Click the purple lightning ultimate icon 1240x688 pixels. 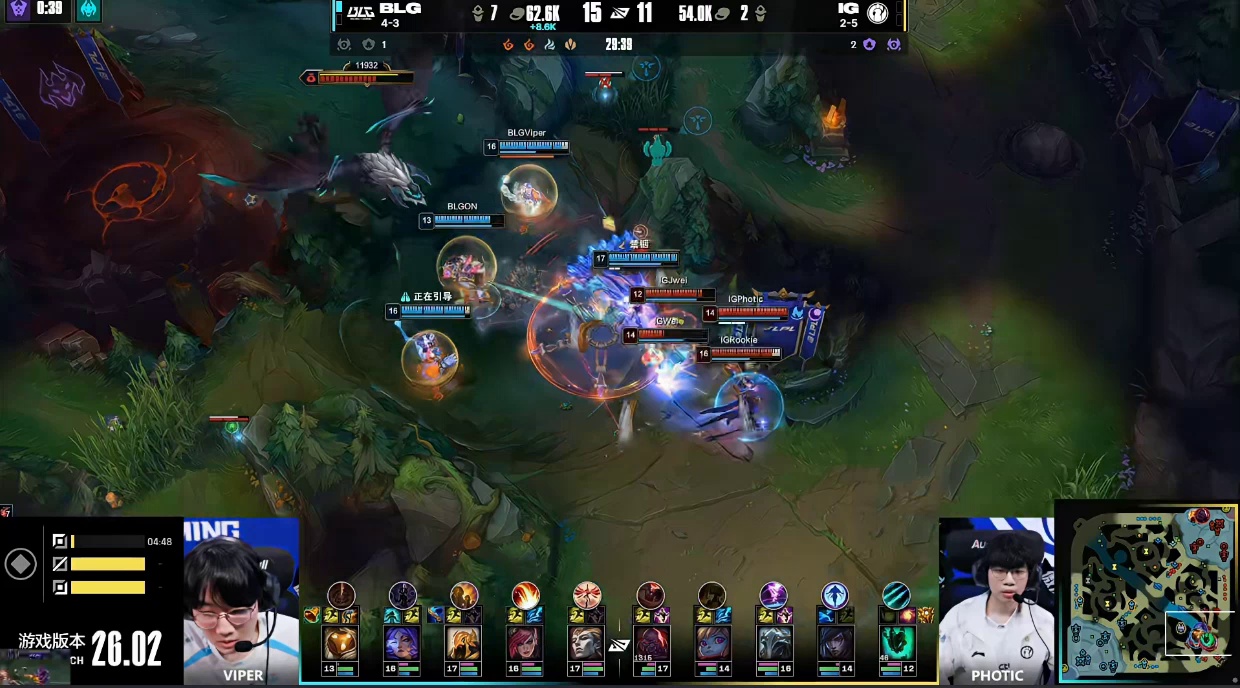click(x=773, y=596)
